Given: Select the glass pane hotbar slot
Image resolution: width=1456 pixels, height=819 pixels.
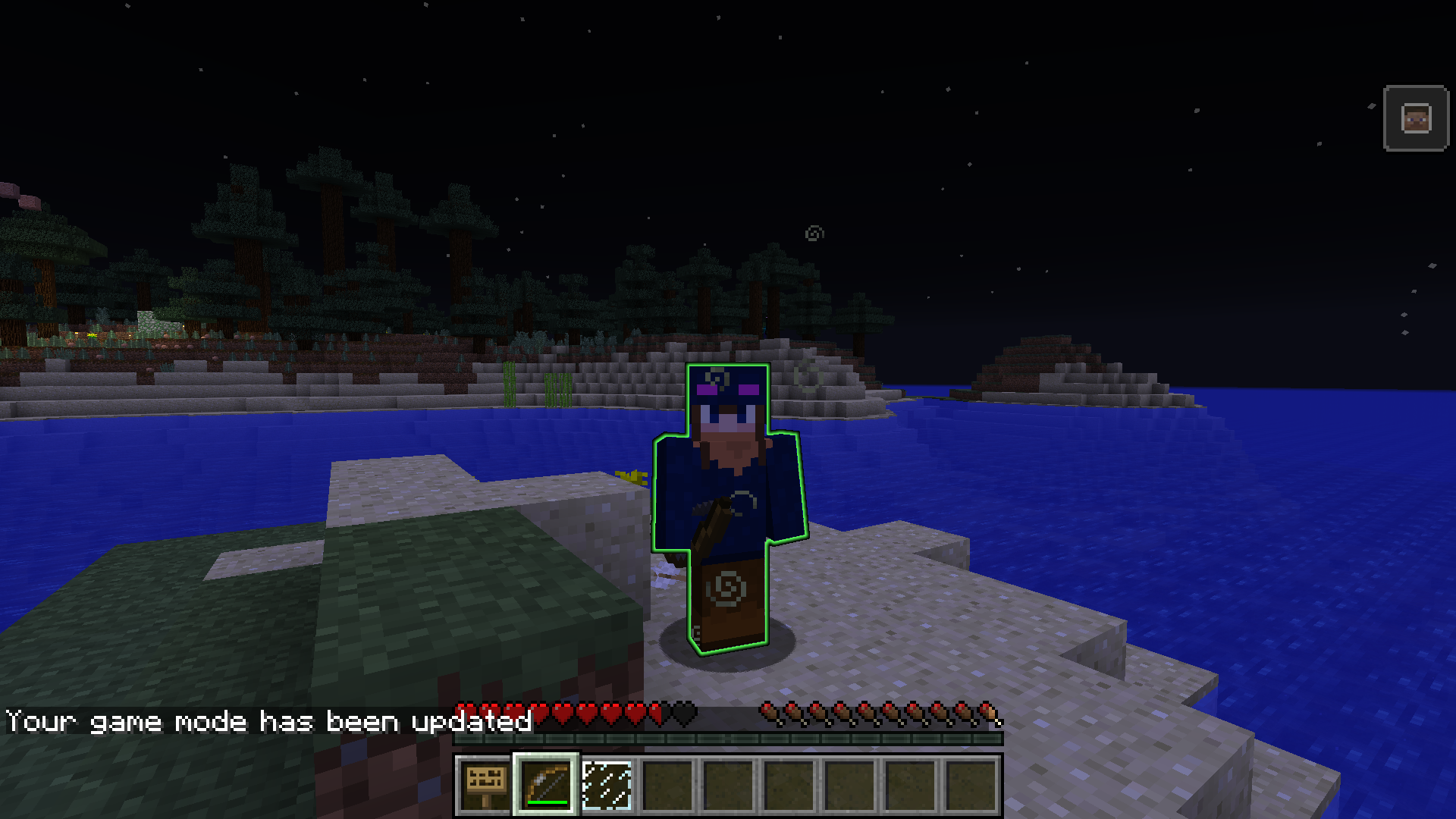Looking at the screenshot, I should pyautogui.click(x=607, y=785).
